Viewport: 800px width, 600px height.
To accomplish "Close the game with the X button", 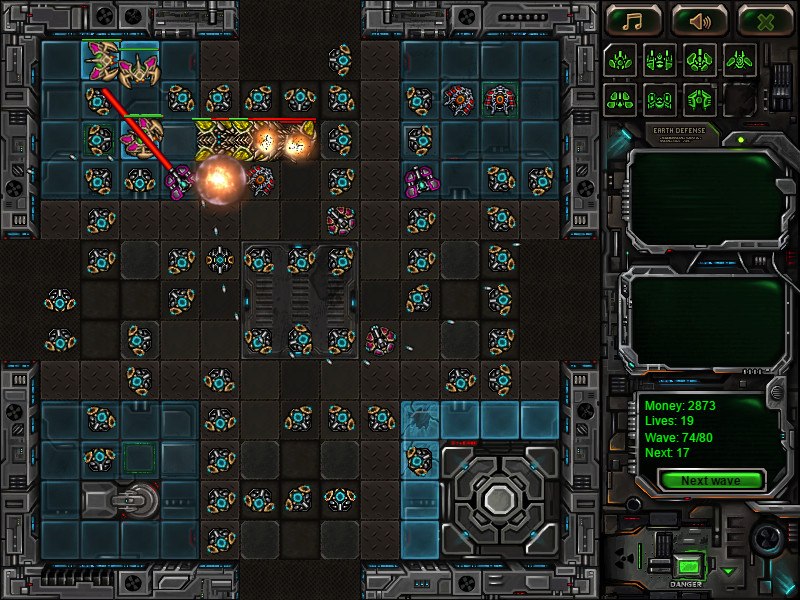I will 765,20.
